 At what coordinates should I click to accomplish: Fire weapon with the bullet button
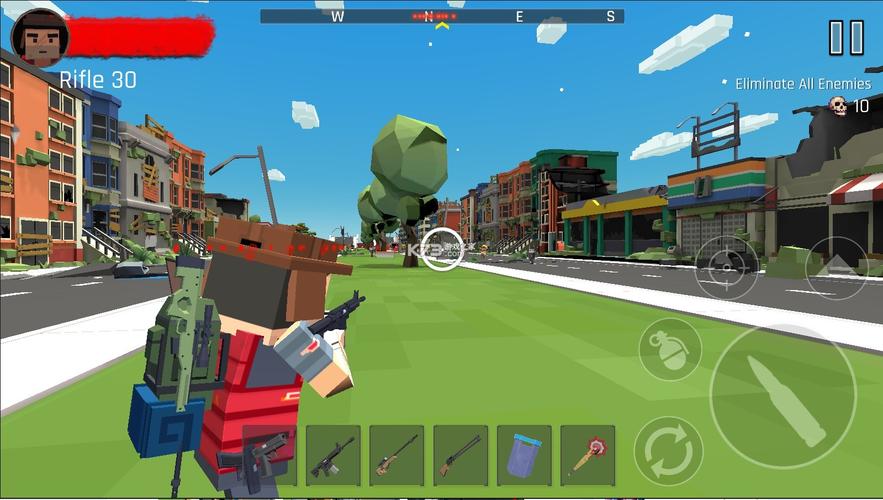pyautogui.click(x=783, y=396)
